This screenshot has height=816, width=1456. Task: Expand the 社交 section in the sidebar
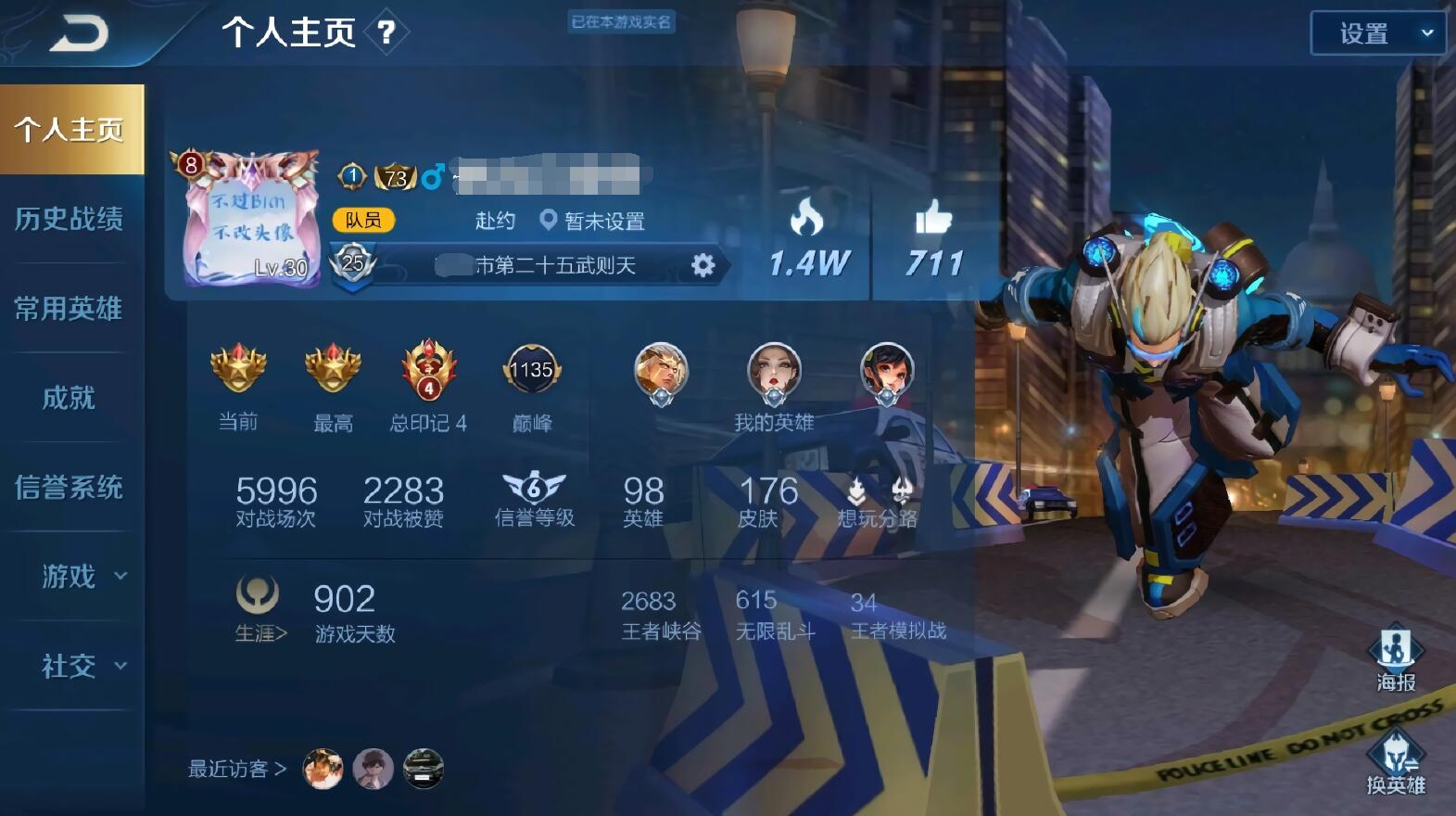[x=72, y=666]
